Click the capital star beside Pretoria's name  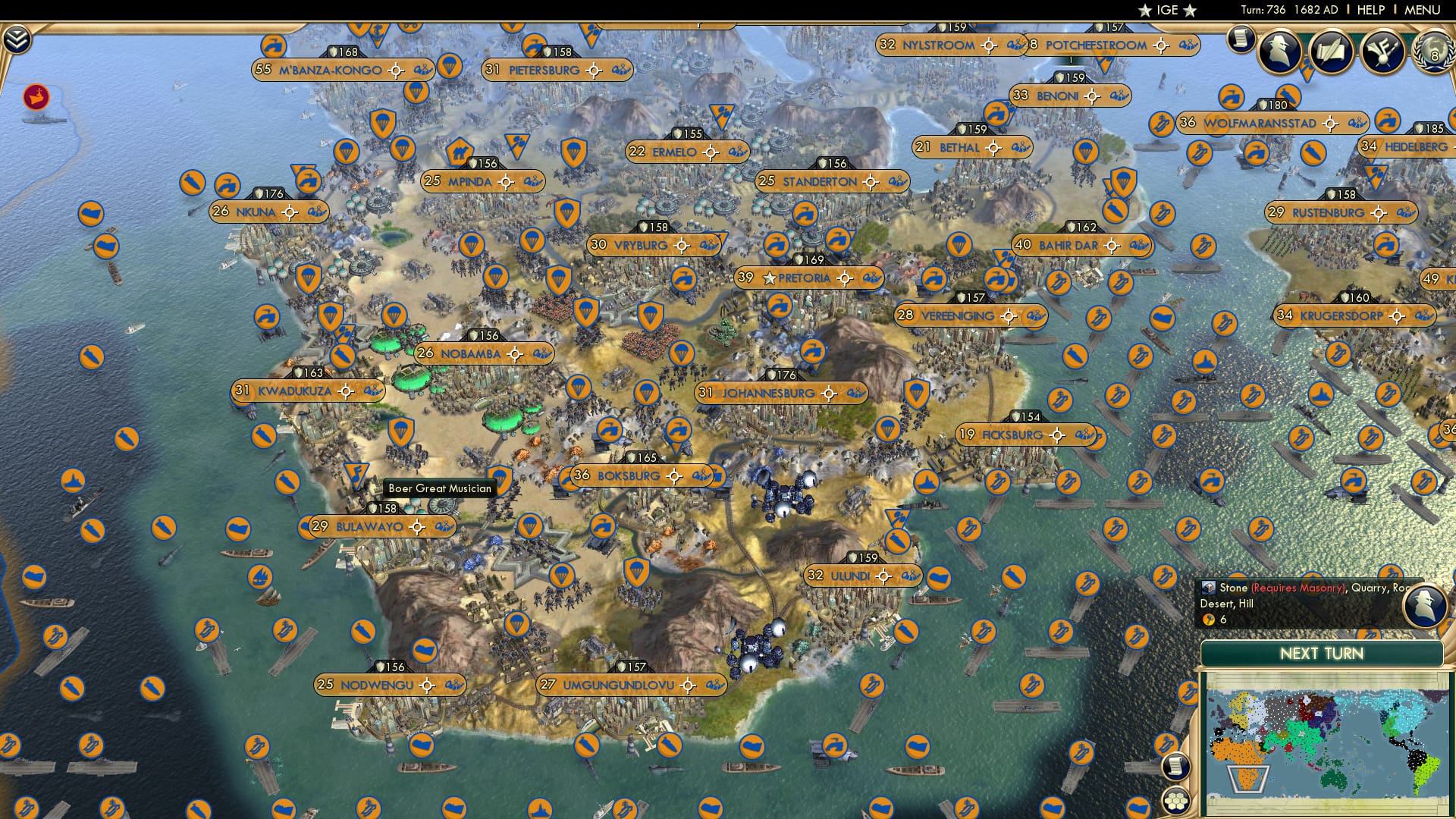tap(768, 278)
